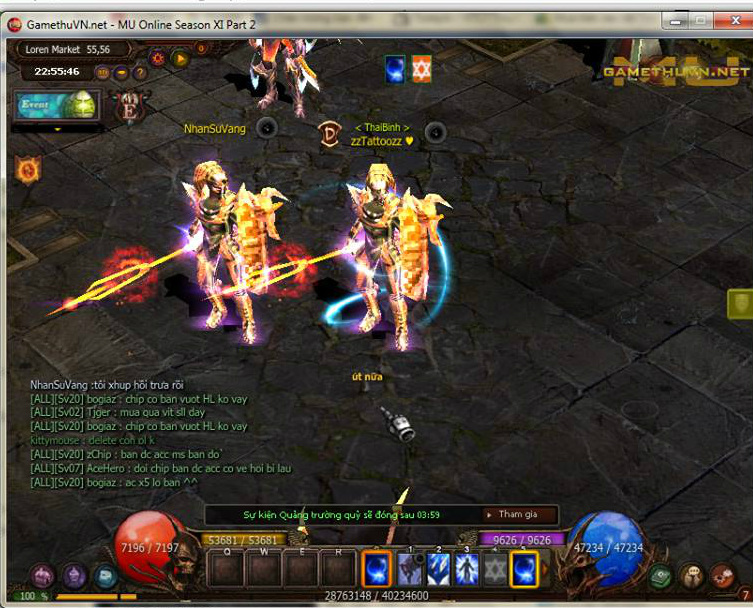Click the orange shield badge icon
753x608 pixels.
pyautogui.click(x=27, y=170)
